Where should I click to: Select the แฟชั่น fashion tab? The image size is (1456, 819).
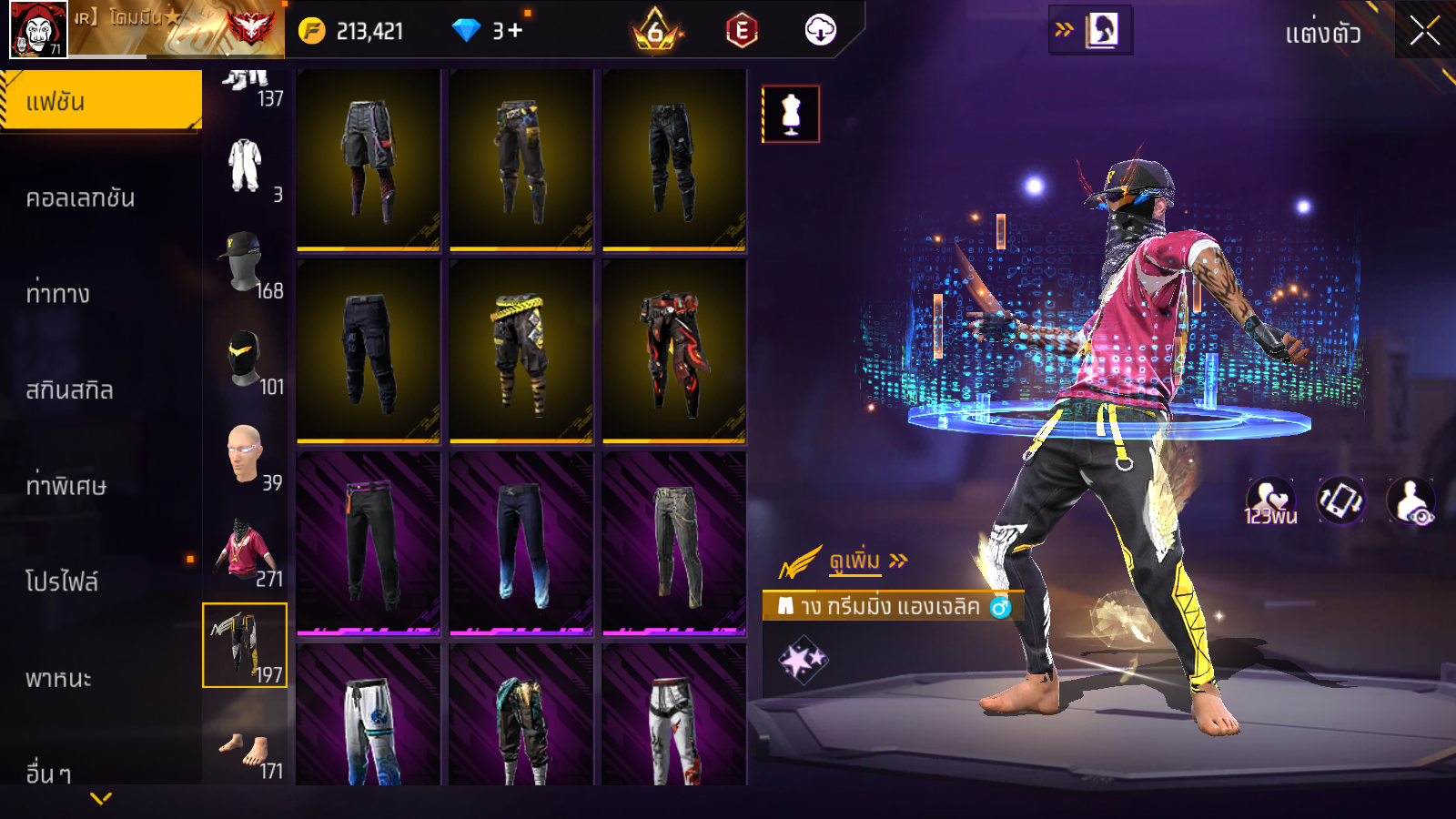[x=100, y=101]
